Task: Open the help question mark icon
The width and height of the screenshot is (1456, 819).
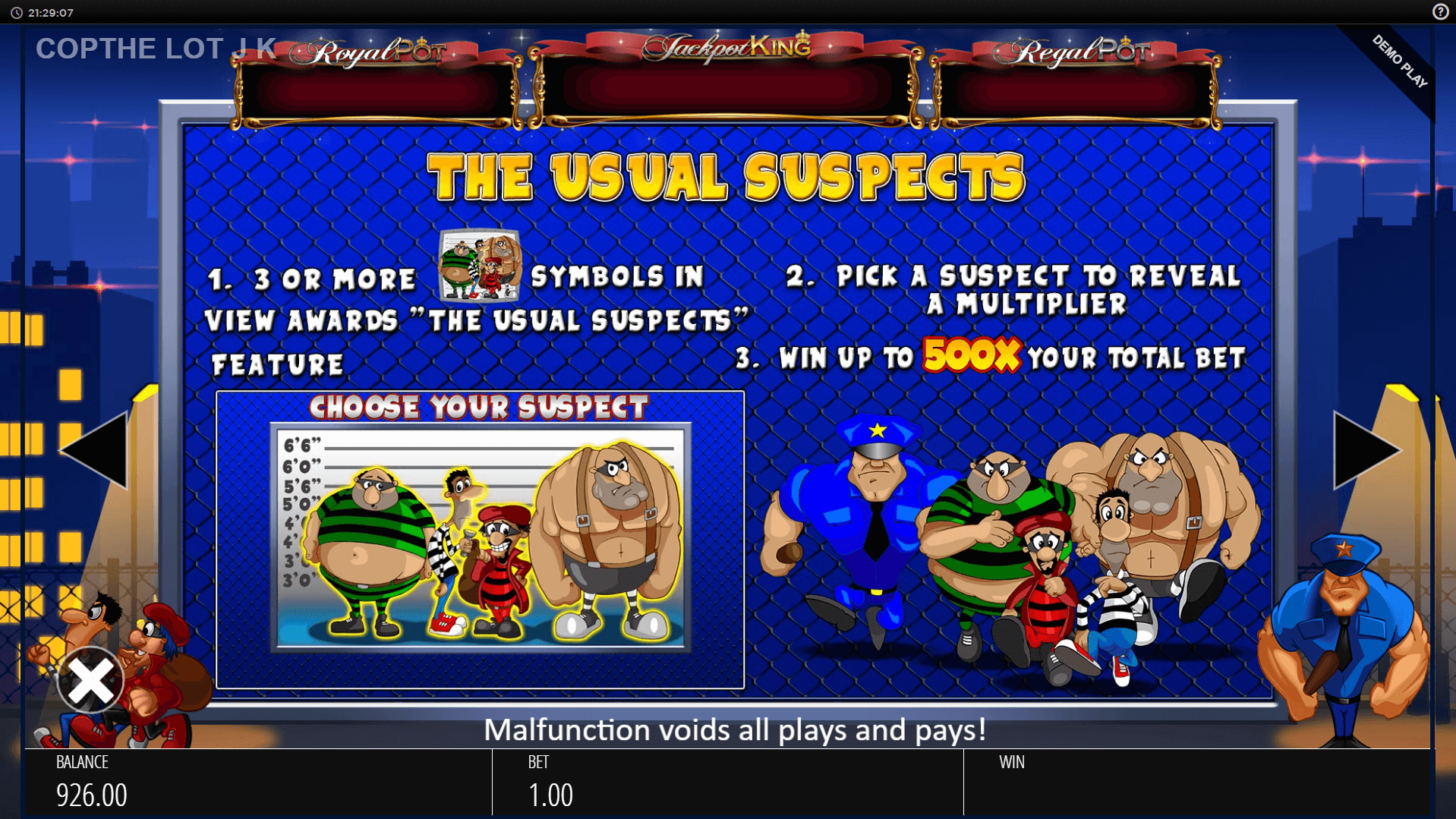Action: point(1440,12)
